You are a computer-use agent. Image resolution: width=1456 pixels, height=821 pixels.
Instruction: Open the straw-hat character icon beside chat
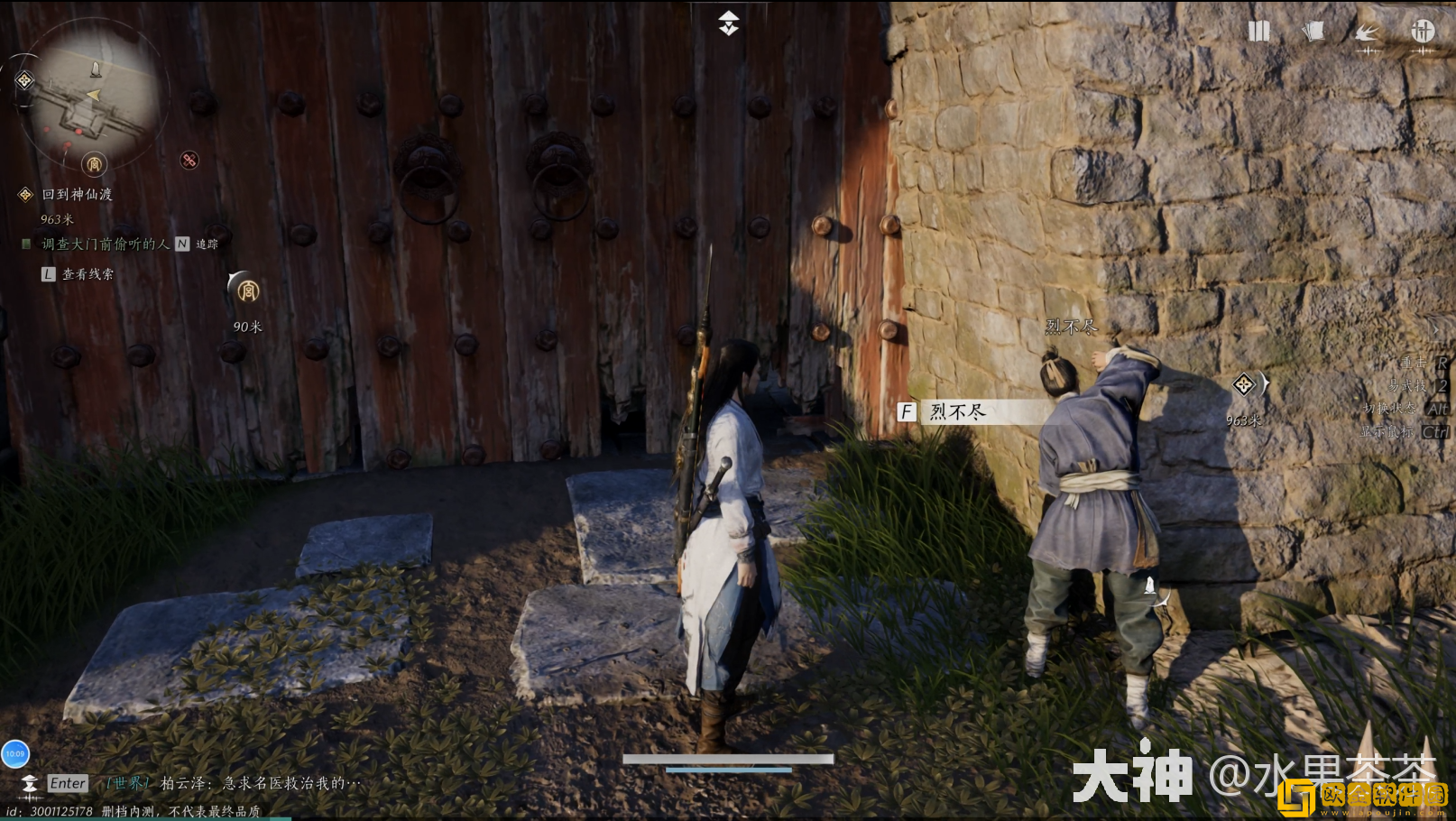[30, 783]
